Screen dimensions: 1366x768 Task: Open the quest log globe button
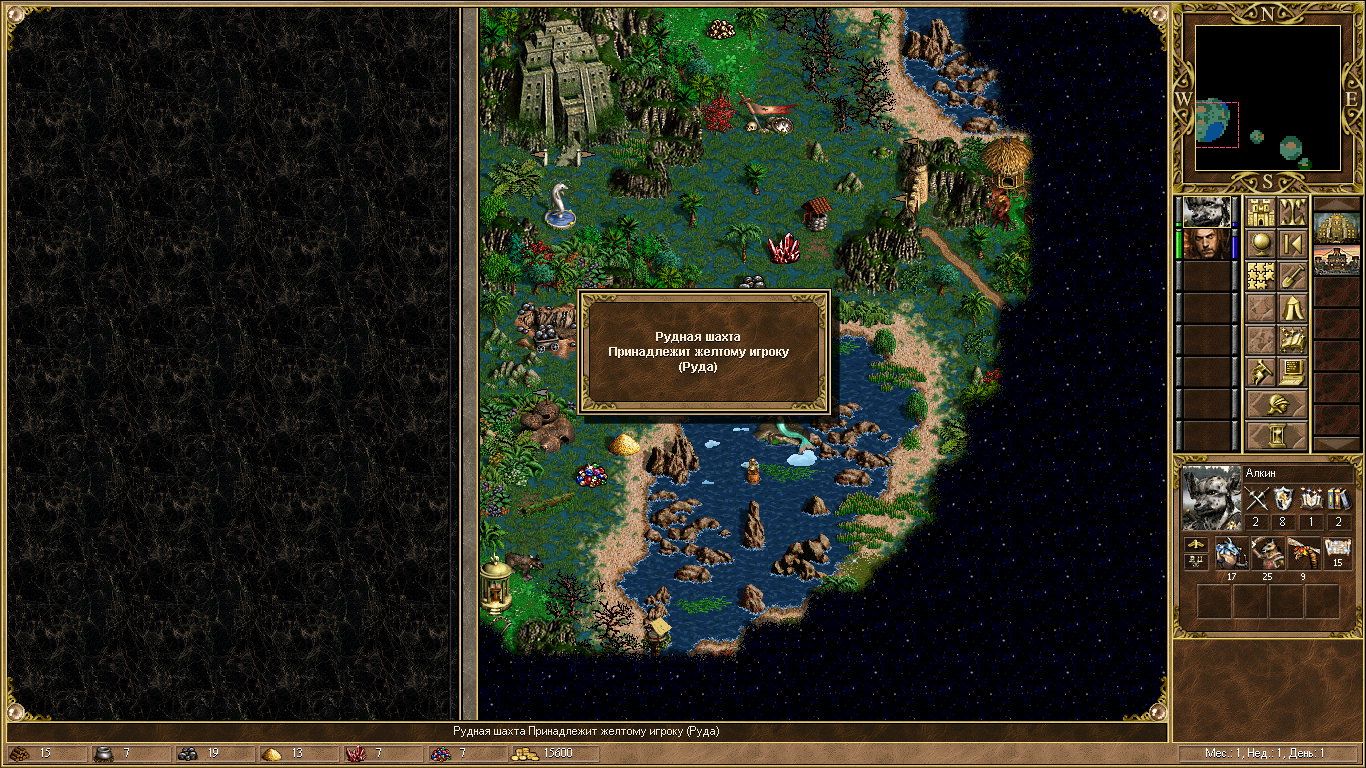coord(1260,244)
